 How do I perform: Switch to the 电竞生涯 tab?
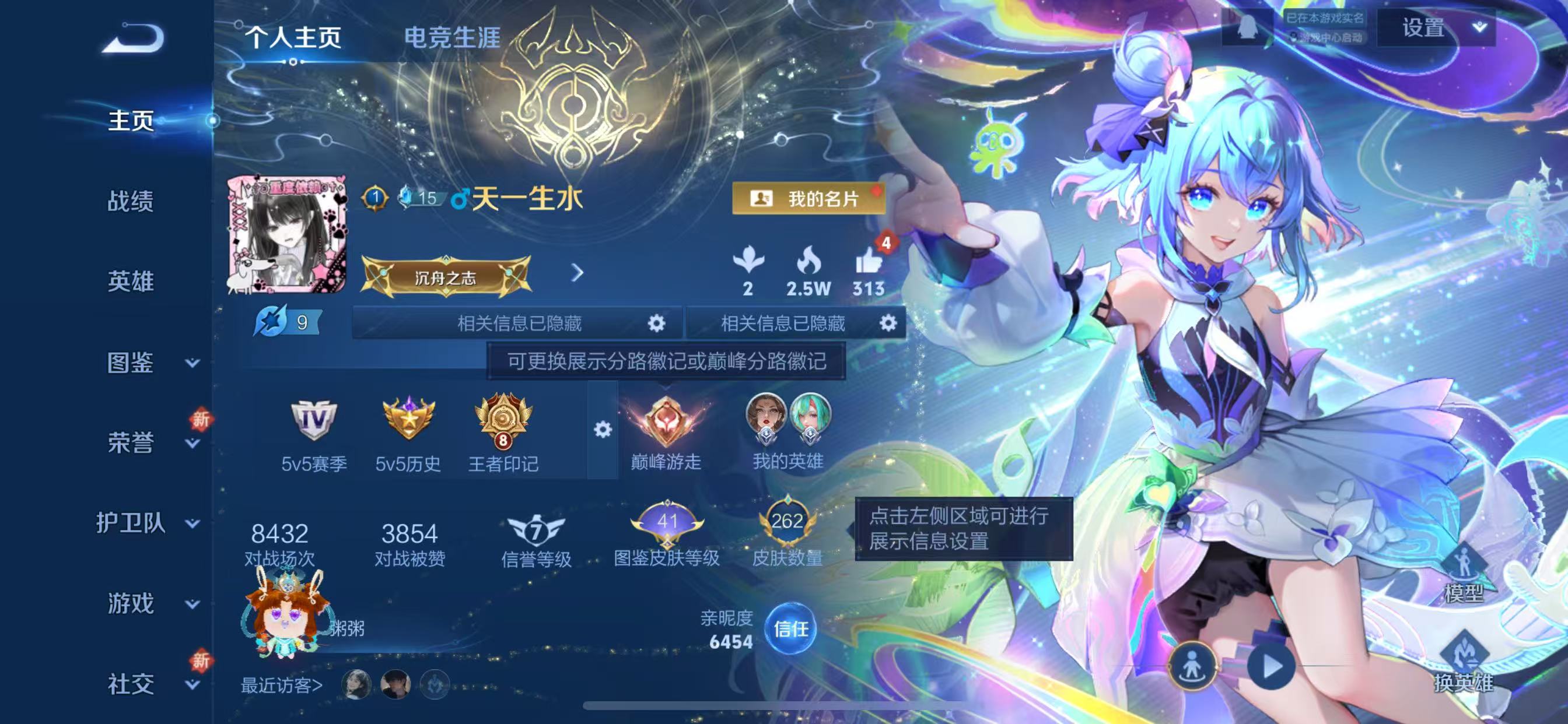453,38
